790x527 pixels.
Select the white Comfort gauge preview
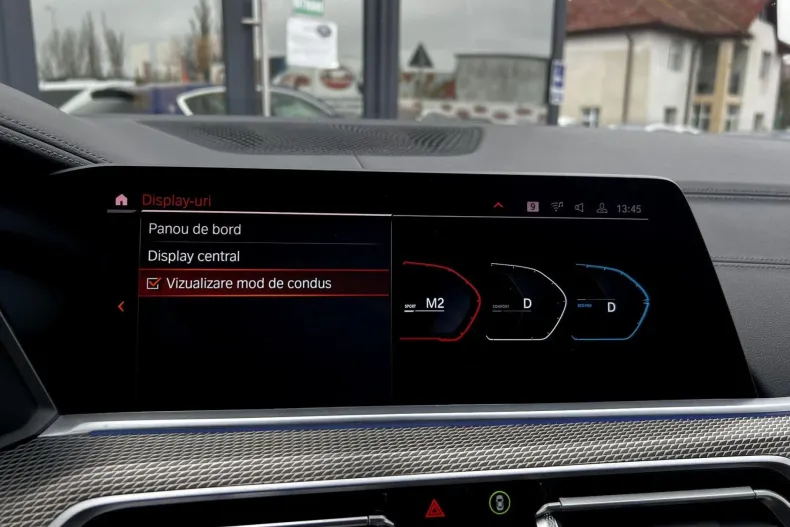(x=525, y=302)
